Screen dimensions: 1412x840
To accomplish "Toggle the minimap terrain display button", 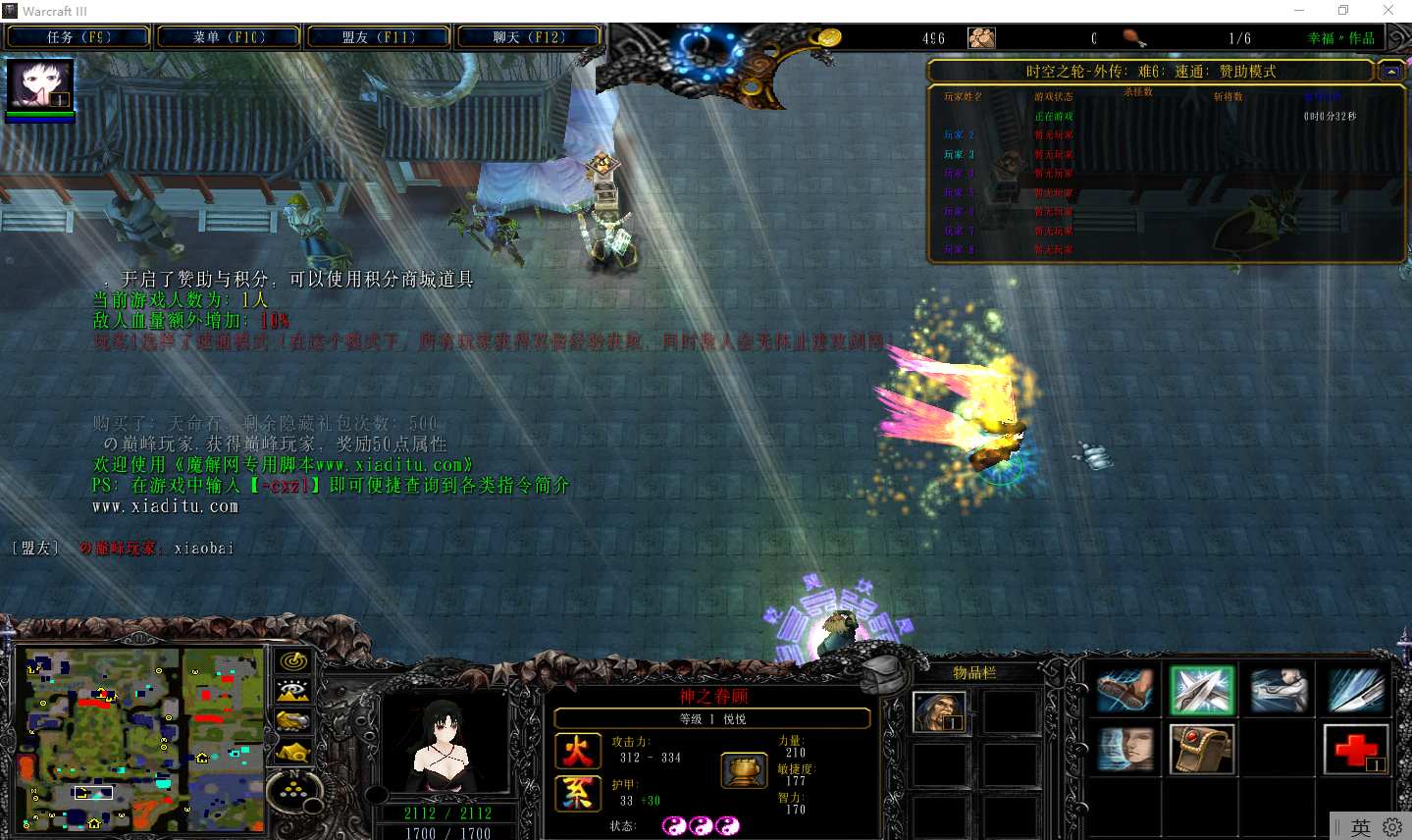I will coord(292,691).
